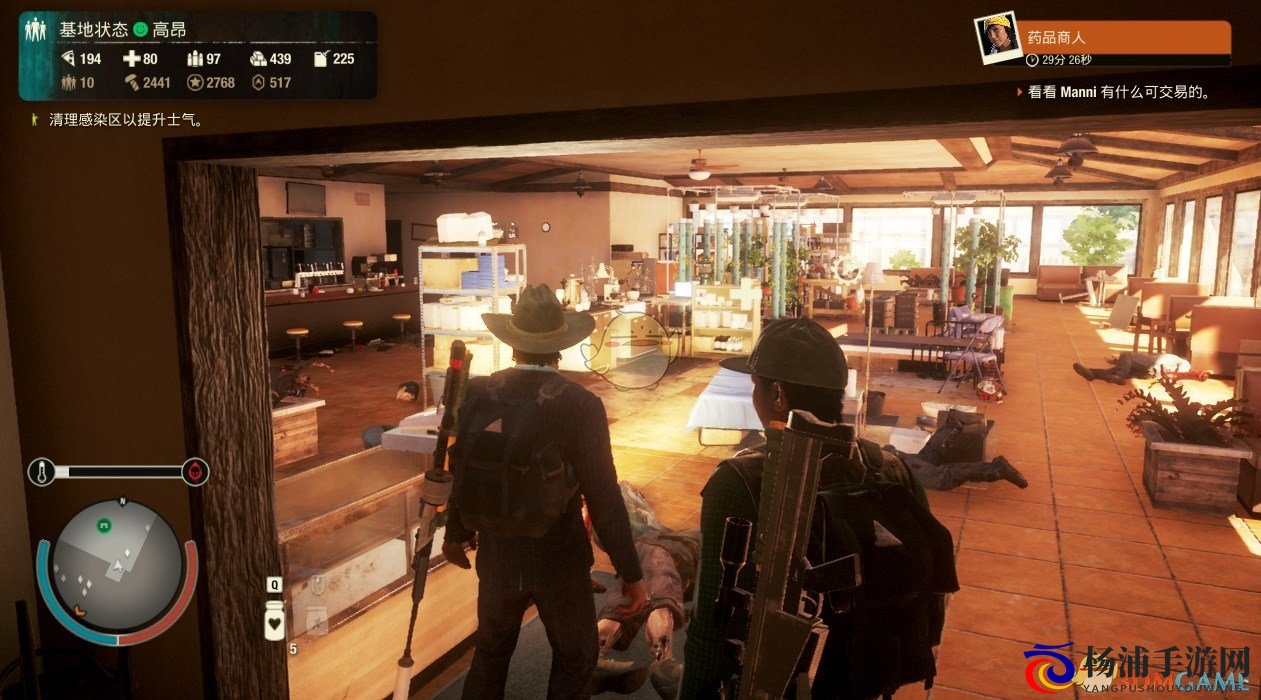Select the green home base minimap marker
Screen dimensions: 1261x700
tap(103, 524)
